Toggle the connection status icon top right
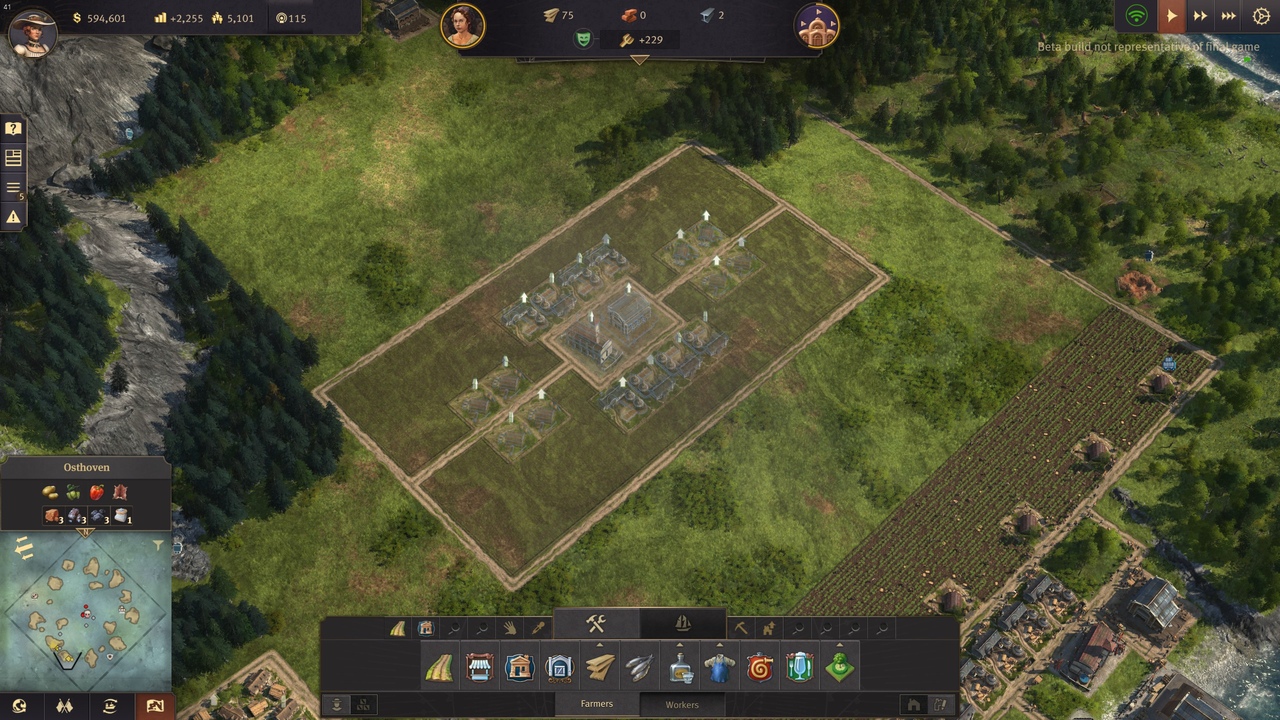1280x720 pixels. (x=1137, y=17)
